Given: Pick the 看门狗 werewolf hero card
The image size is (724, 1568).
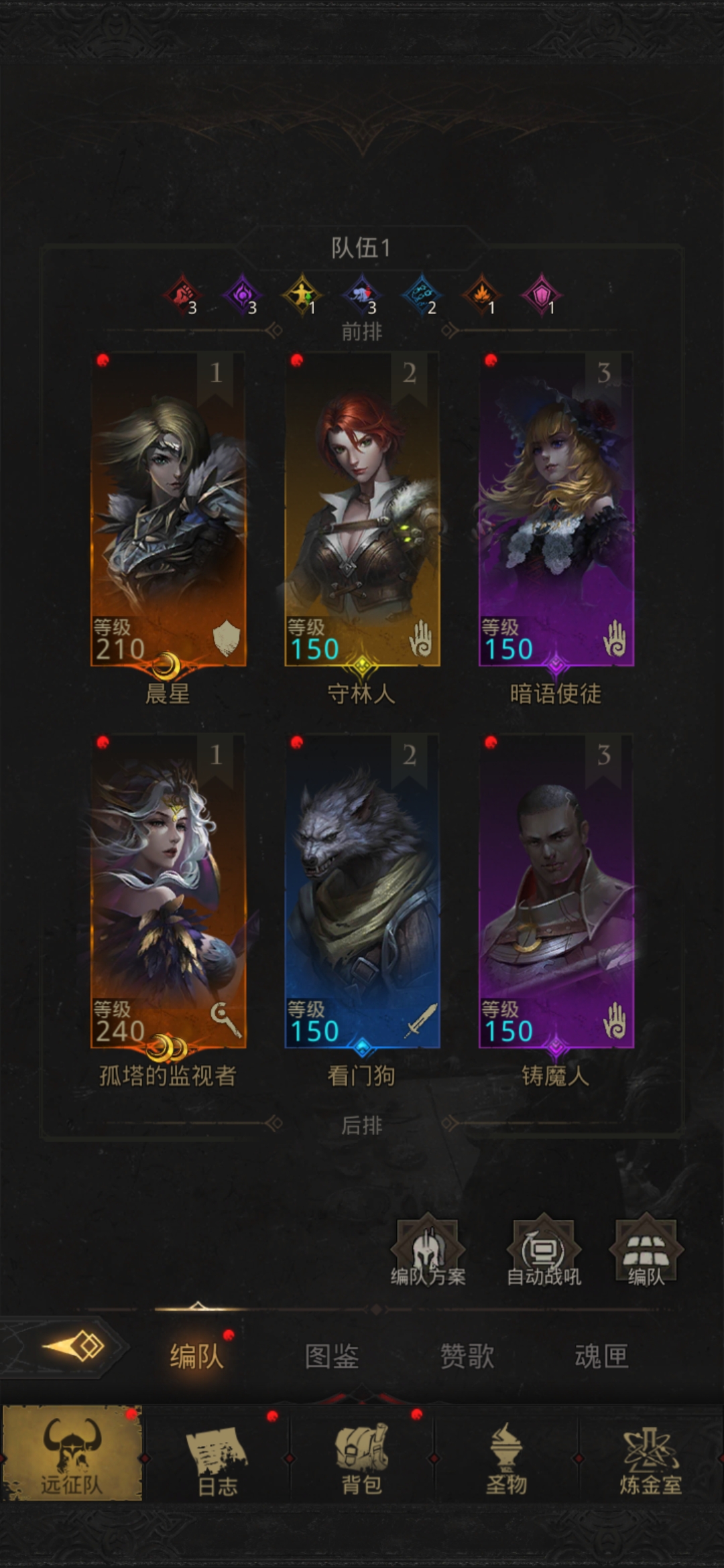Looking at the screenshot, I should (362, 891).
